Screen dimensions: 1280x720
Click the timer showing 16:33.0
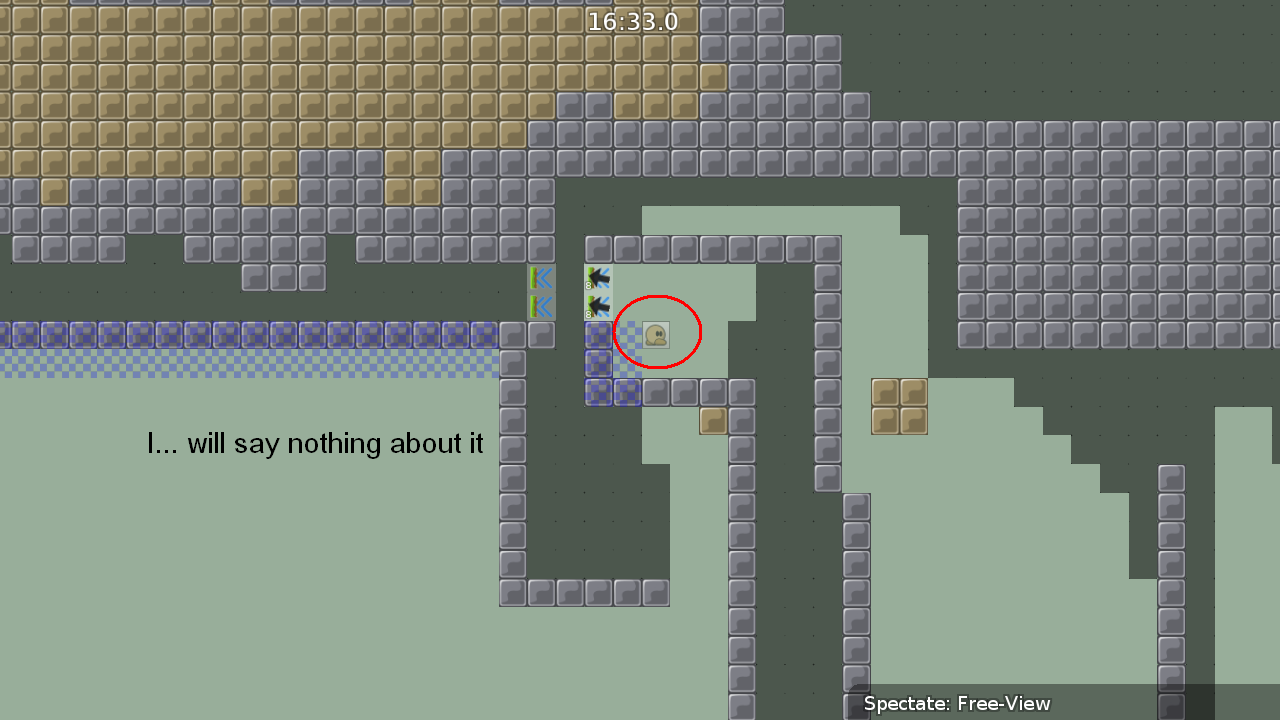633,20
